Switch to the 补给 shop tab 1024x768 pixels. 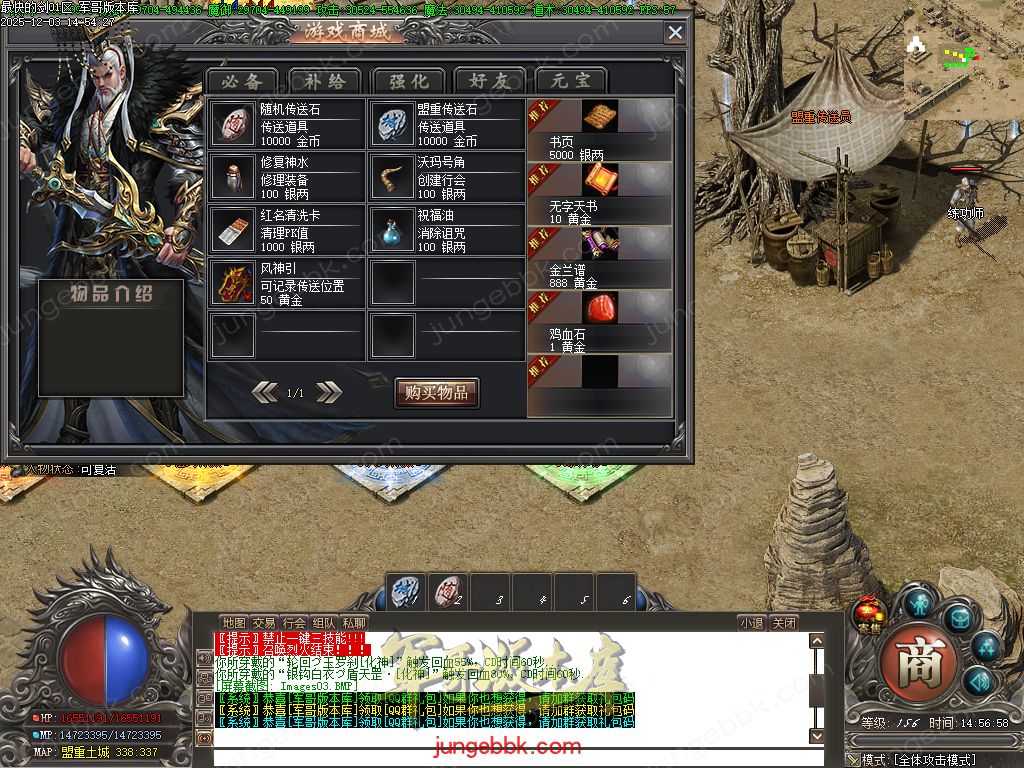pos(324,81)
